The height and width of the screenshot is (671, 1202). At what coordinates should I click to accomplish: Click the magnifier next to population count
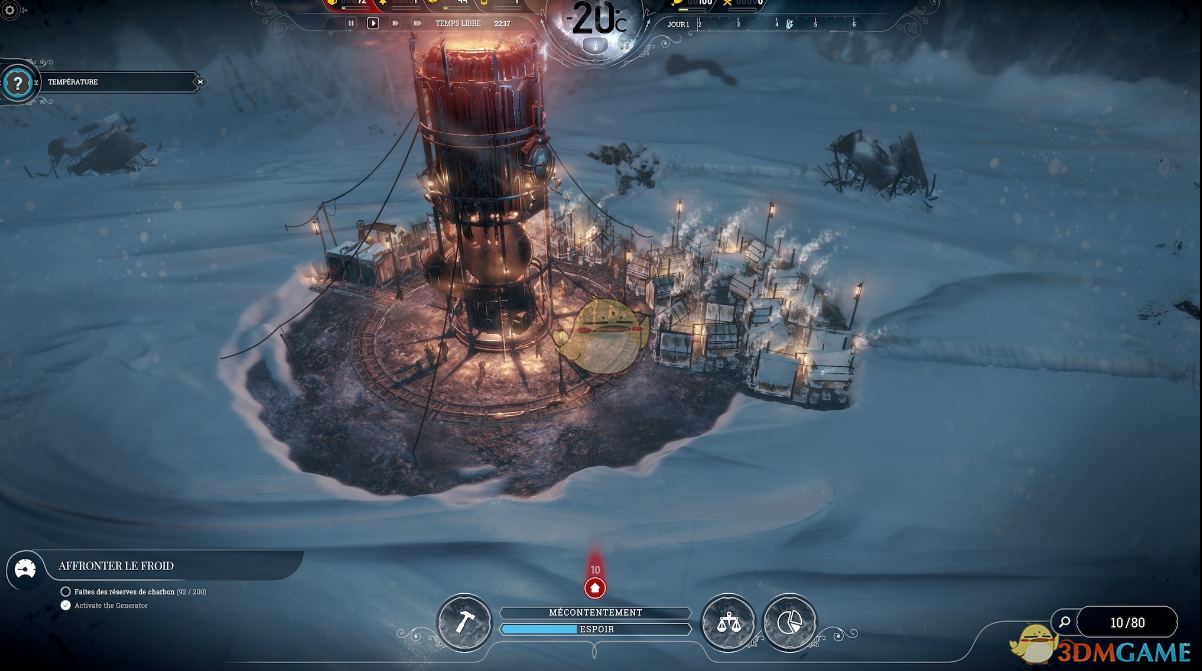[x=1065, y=622]
